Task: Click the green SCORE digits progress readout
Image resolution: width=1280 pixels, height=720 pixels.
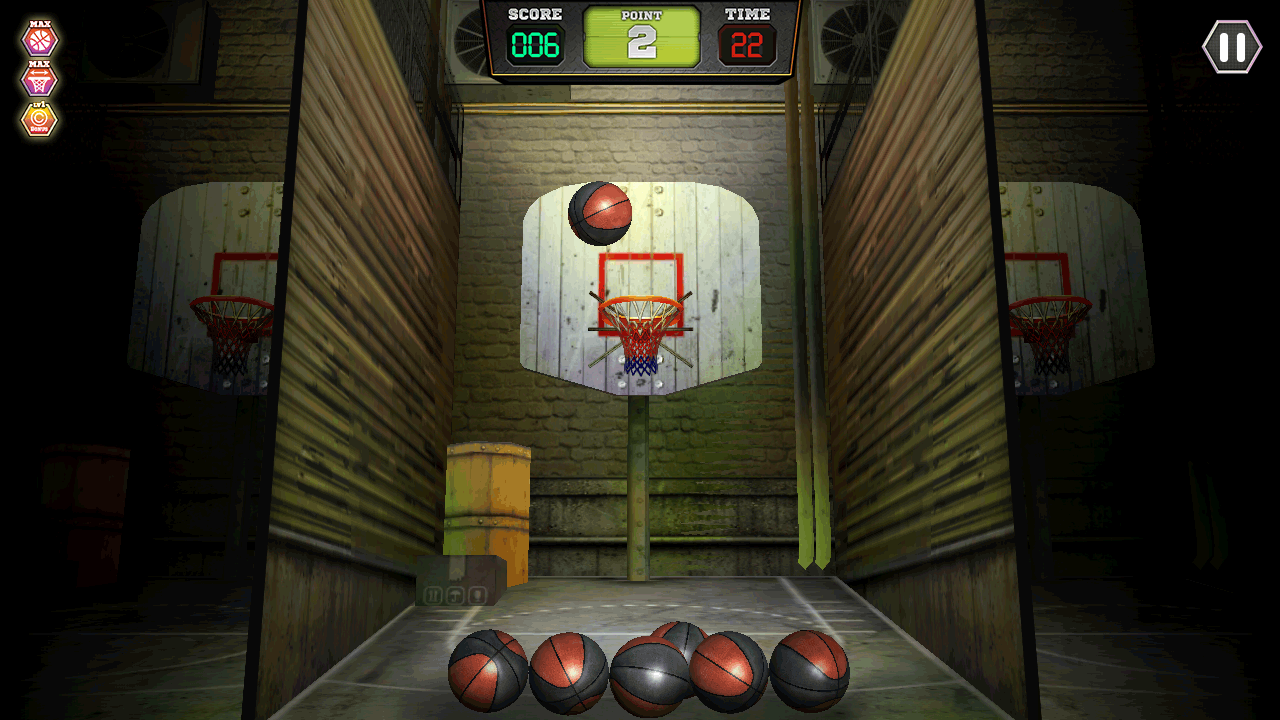Action: pyautogui.click(x=537, y=43)
